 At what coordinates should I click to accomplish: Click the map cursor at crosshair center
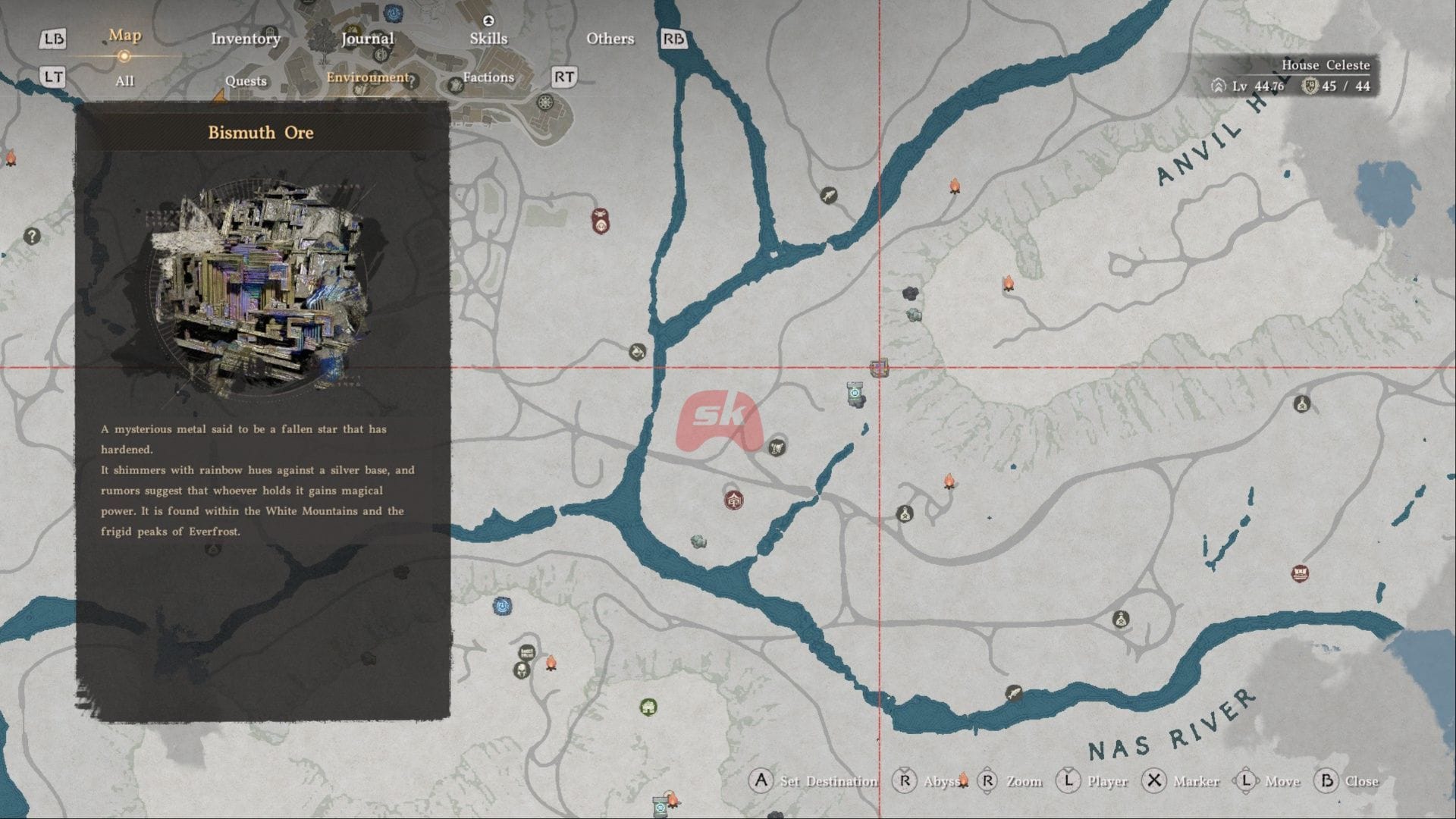coord(879,369)
